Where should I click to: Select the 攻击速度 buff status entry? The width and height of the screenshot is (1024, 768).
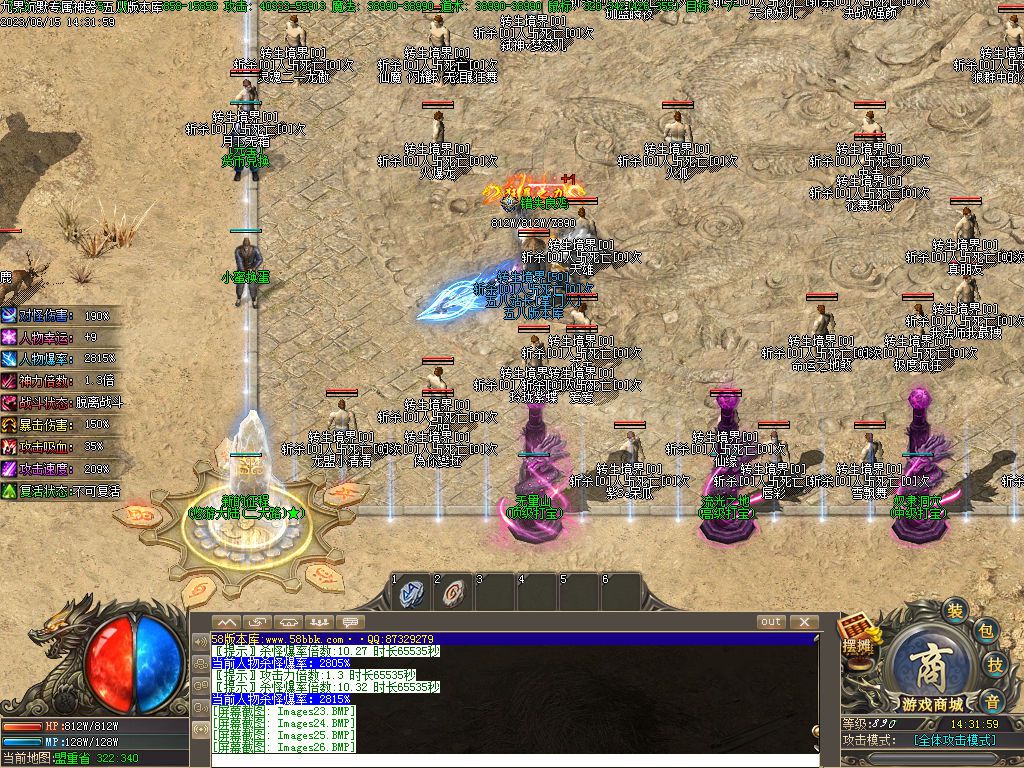click(60, 469)
